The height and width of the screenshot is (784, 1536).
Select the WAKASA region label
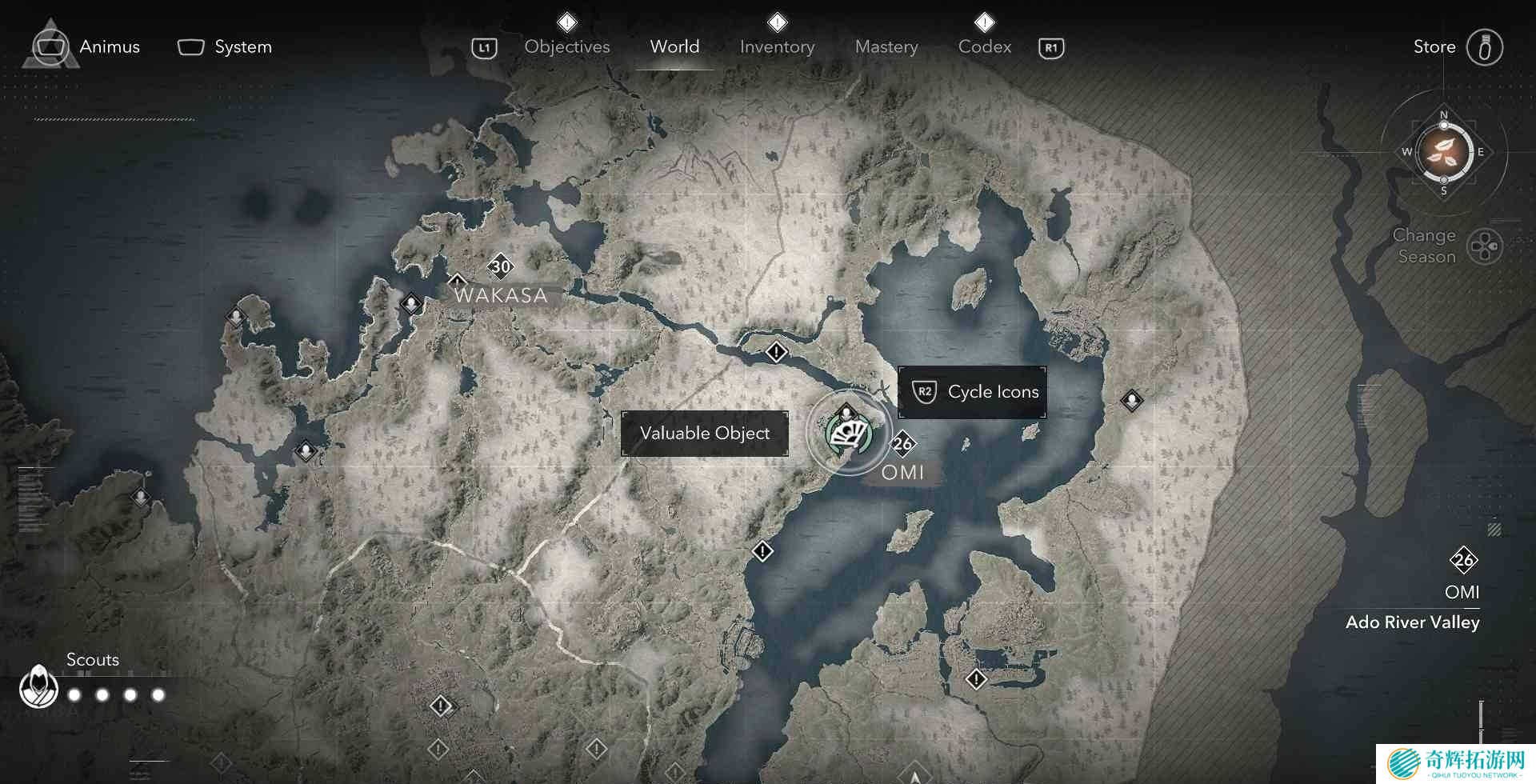pos(501,295)
